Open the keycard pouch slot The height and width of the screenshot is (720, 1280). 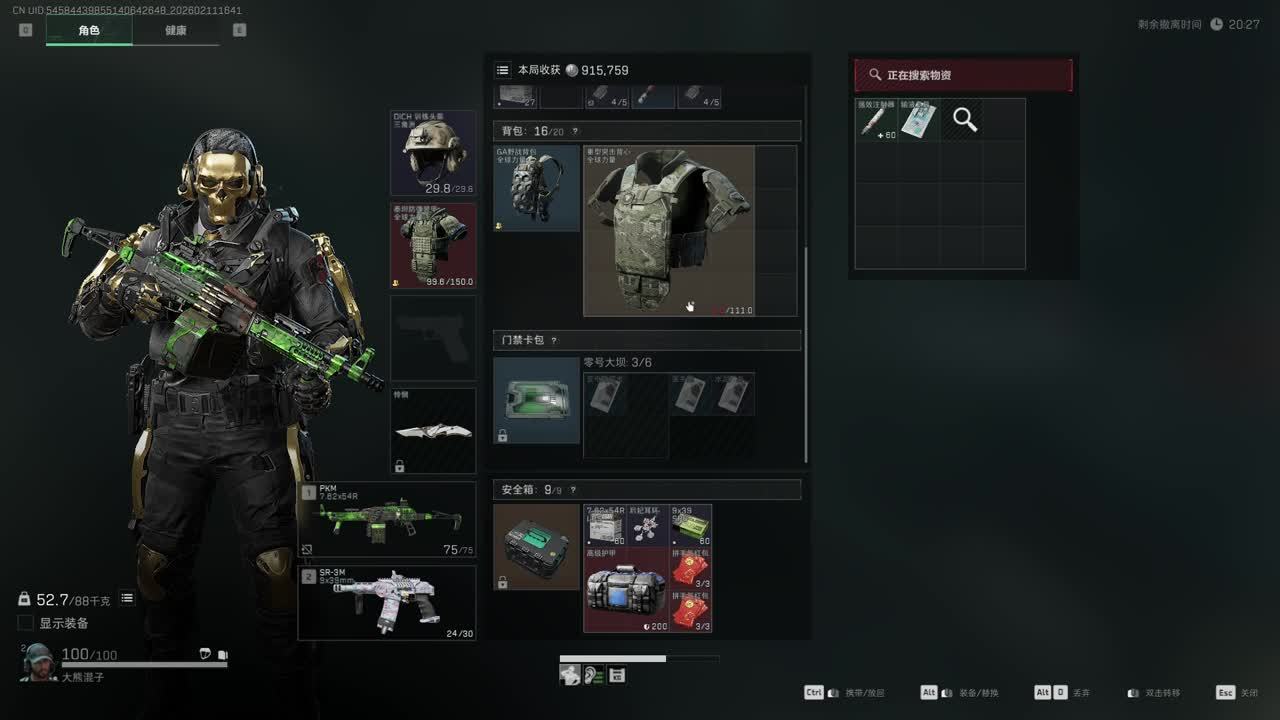point(536,400)
